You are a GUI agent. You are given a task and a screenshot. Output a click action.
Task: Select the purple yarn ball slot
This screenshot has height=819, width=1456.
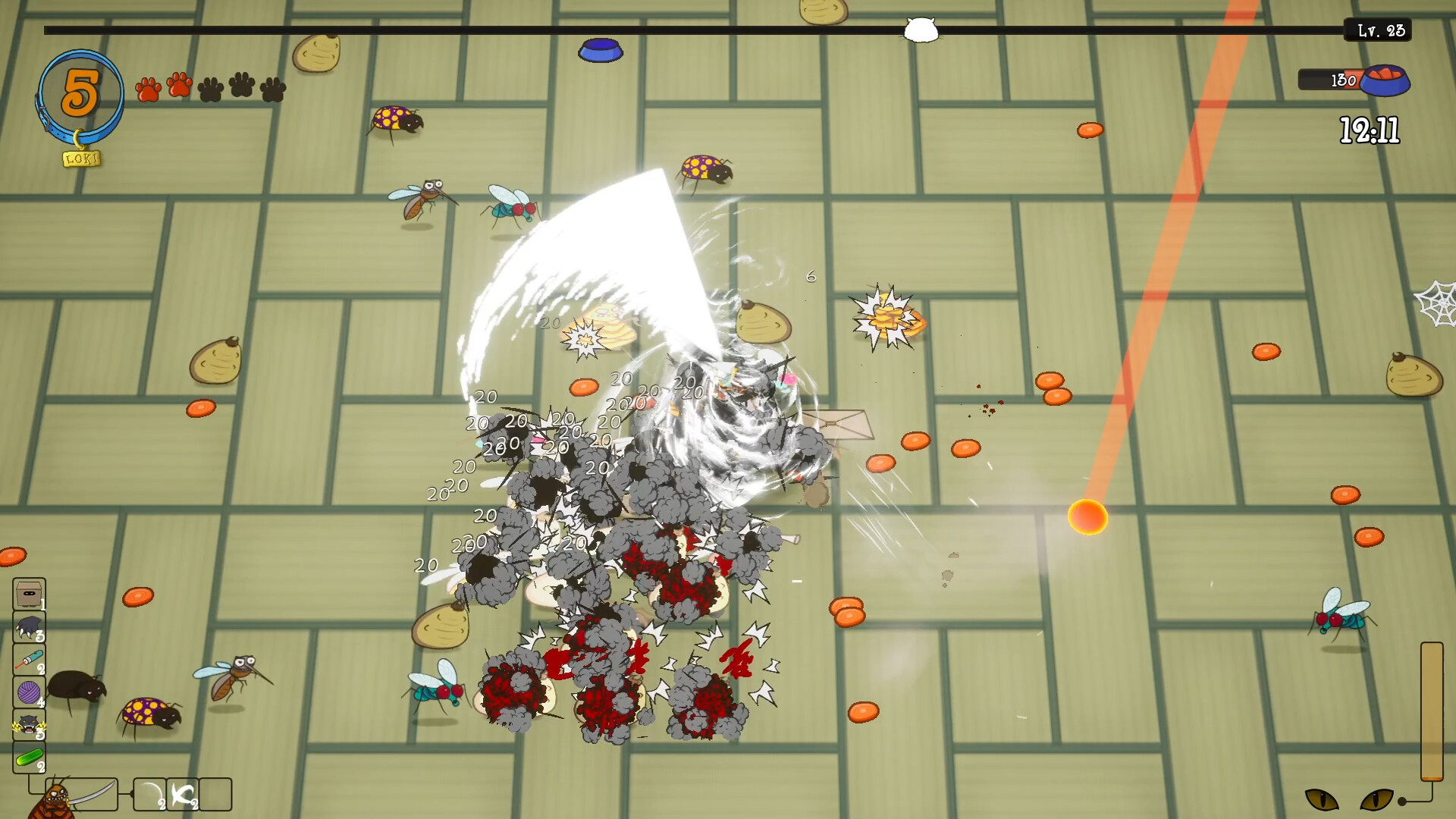pos(29,692)
